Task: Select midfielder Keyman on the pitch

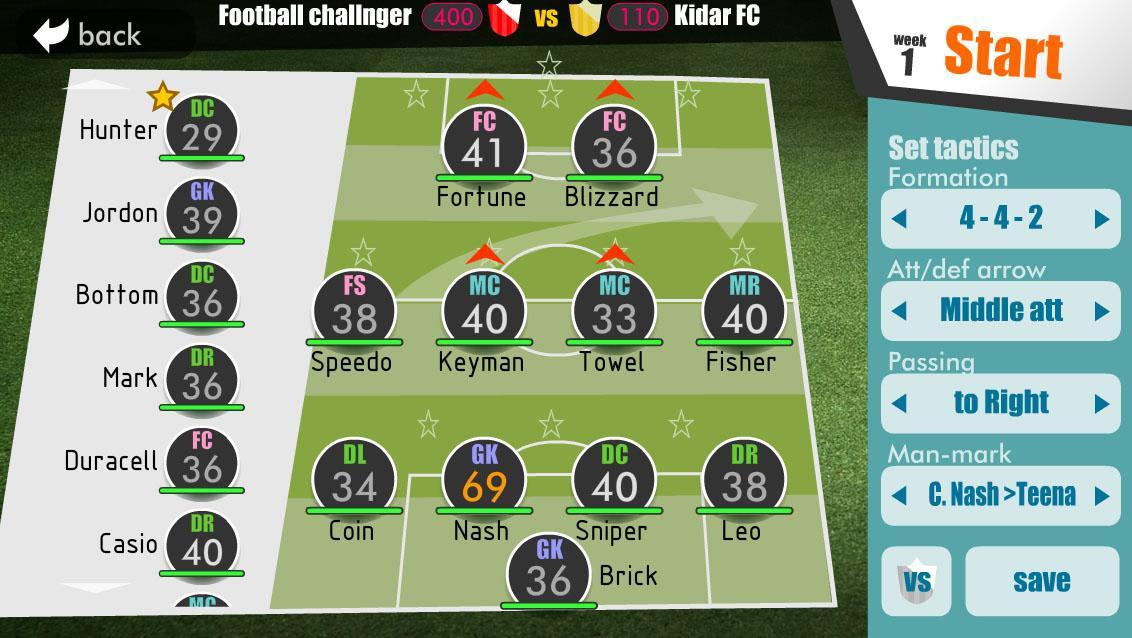Action: [x=484, y=309]
